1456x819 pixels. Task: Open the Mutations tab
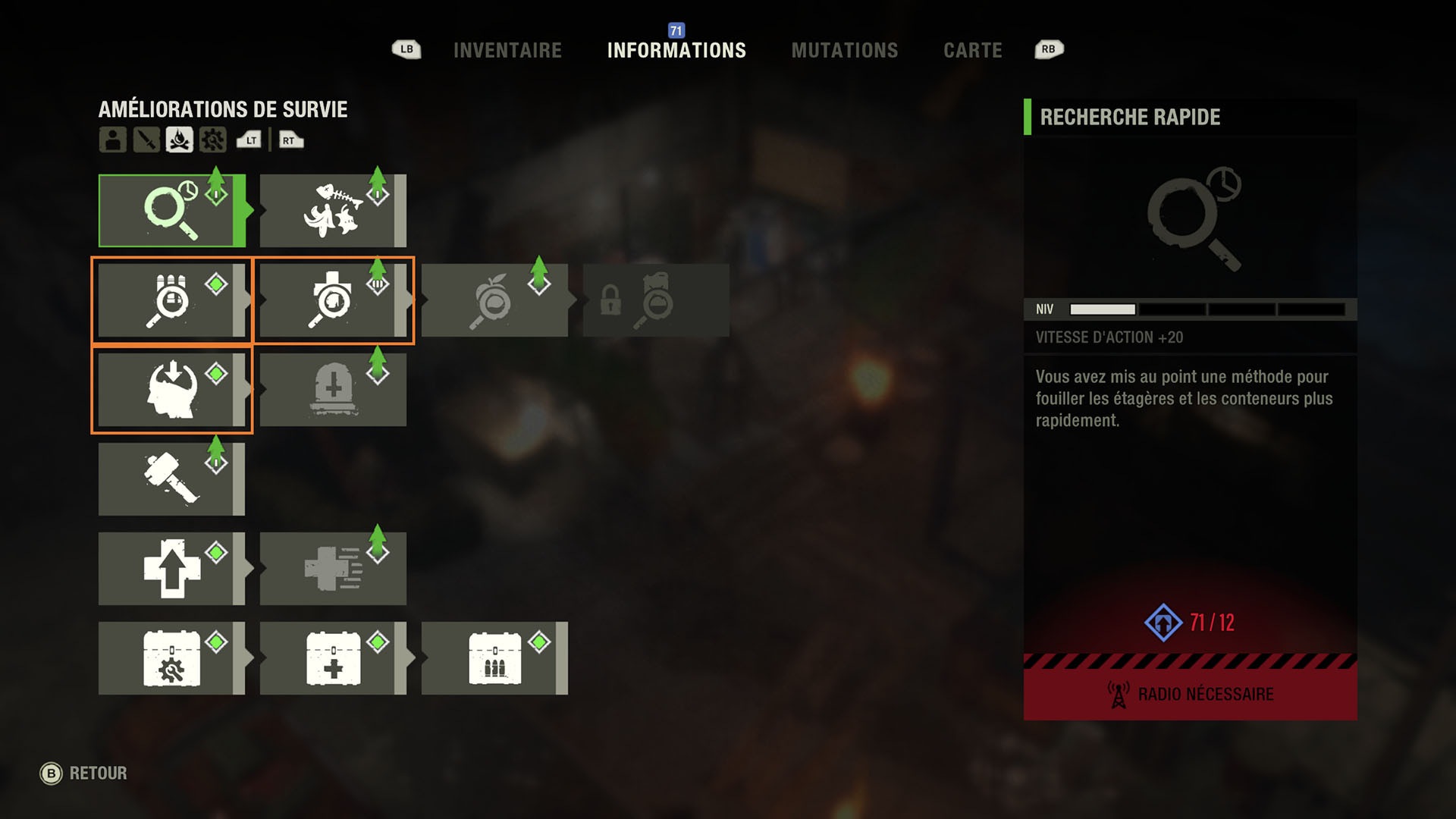pos(844,51)
